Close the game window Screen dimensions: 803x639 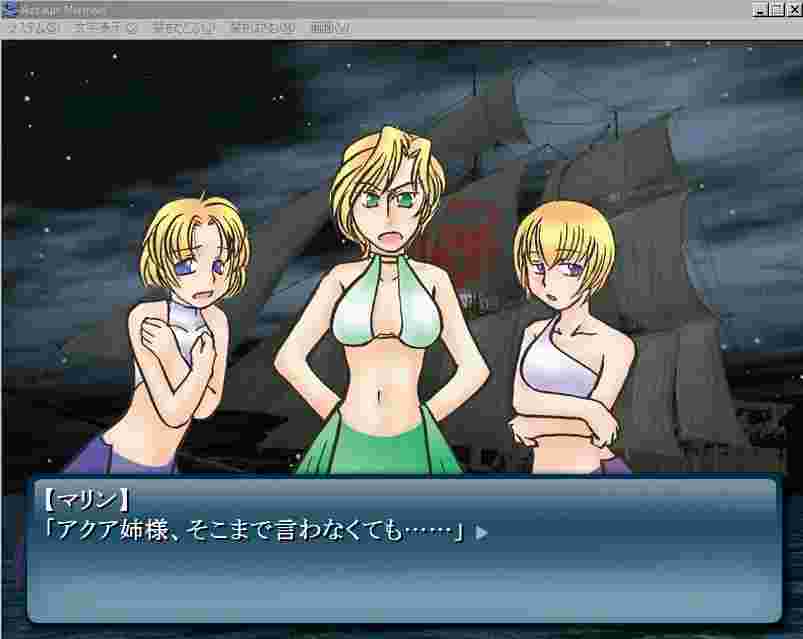click(x=793, y=9)
